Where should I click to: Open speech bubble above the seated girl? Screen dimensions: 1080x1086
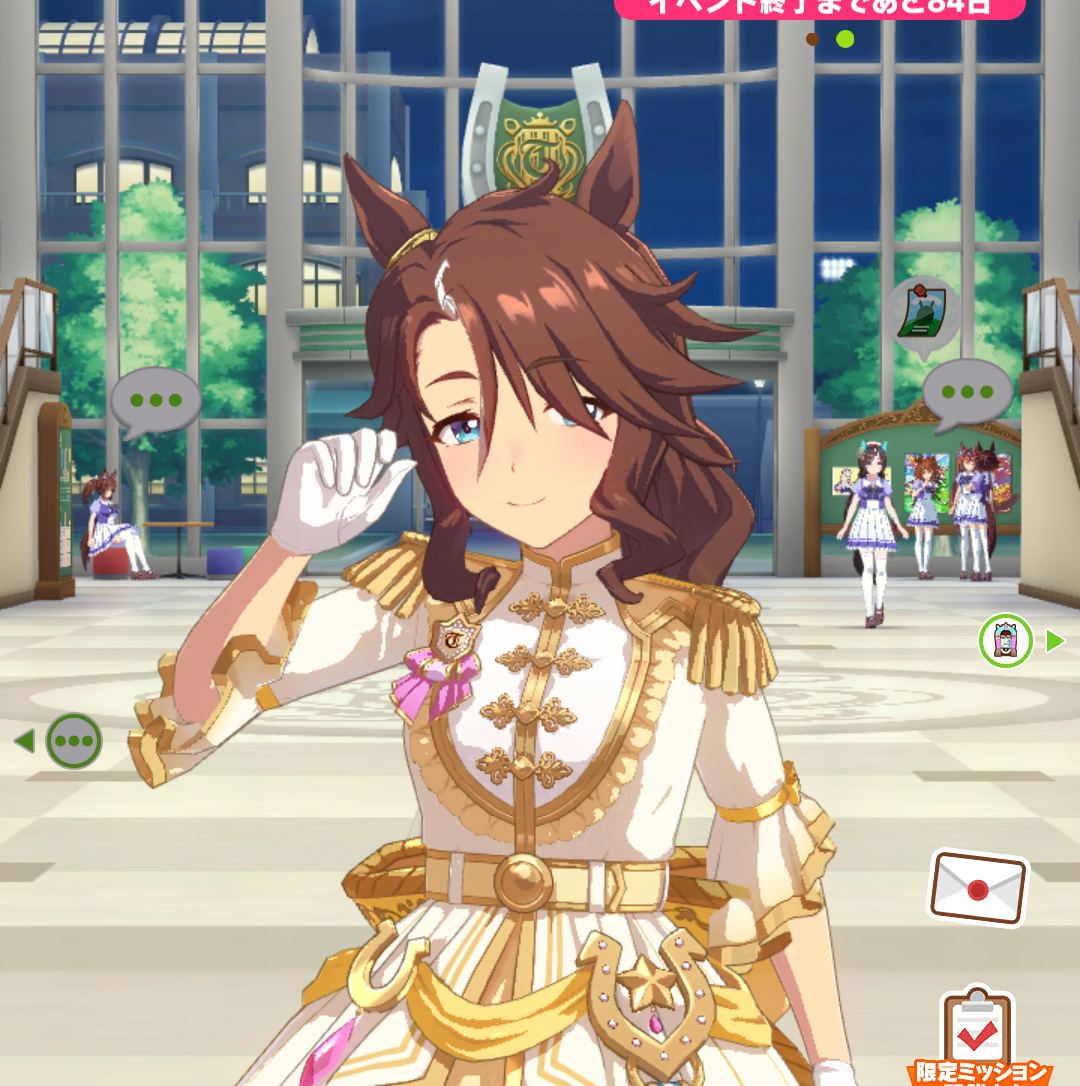pos(155,401)
